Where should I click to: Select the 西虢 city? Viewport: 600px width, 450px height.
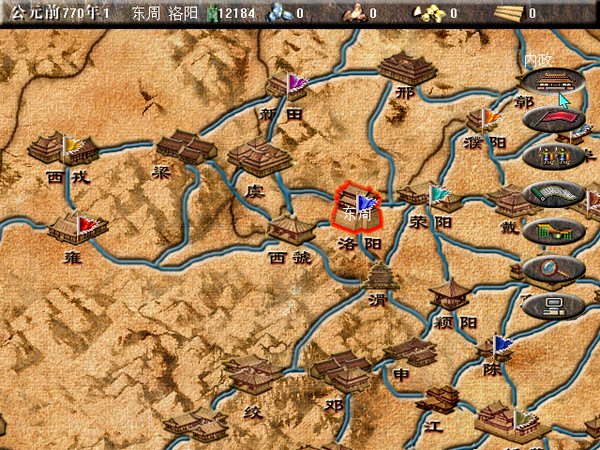click(291, 231)
